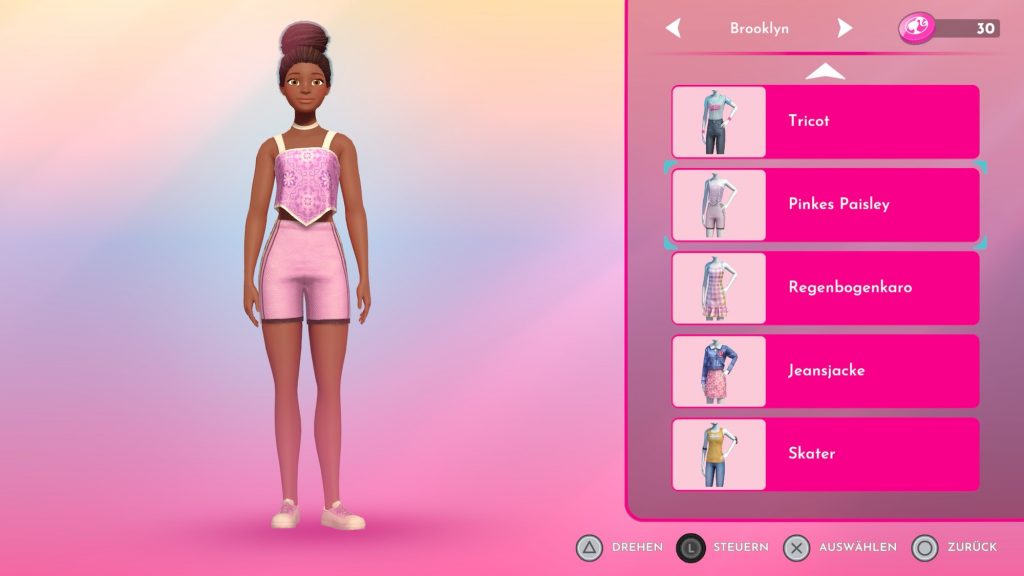Choose the Skater outfit

(825, 453)
